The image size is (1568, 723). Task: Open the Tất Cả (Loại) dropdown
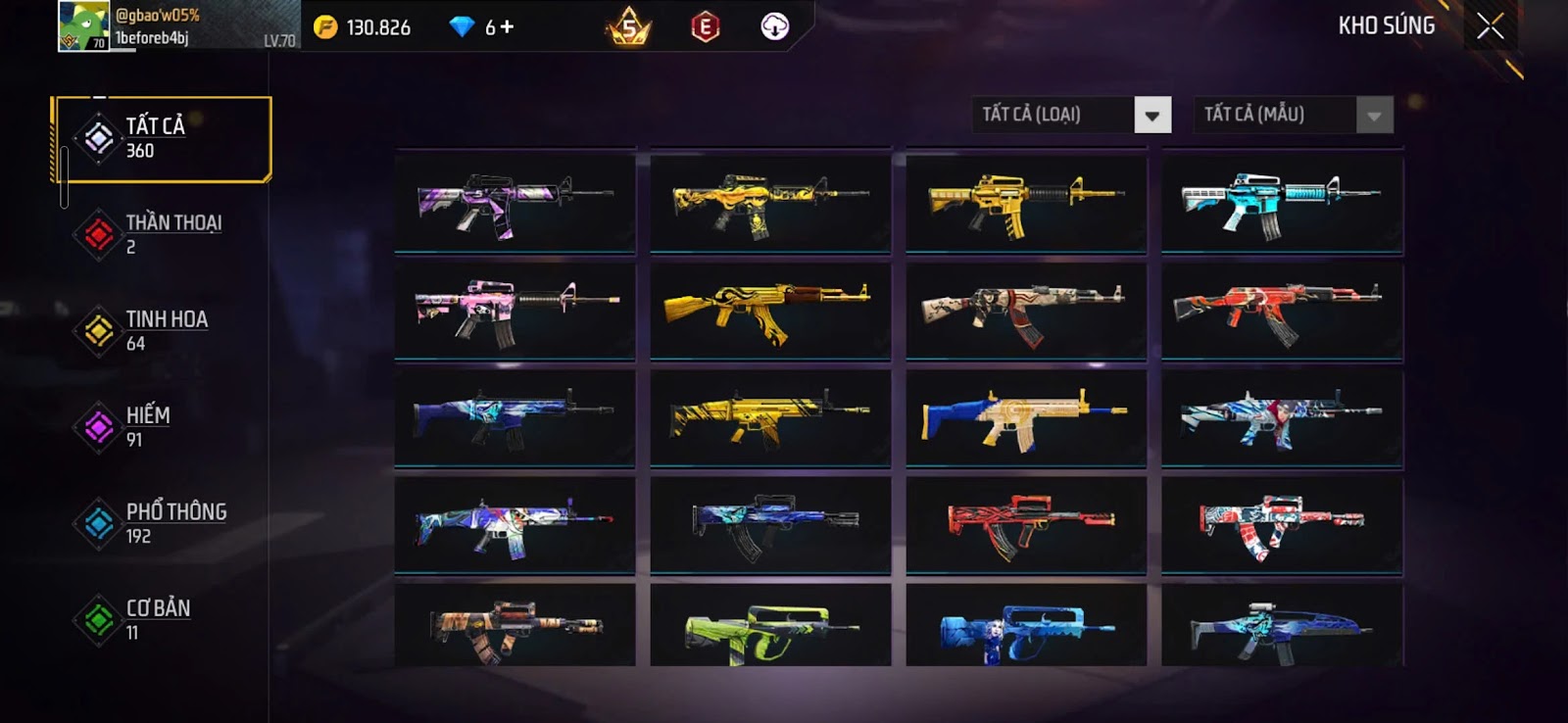1152,116
